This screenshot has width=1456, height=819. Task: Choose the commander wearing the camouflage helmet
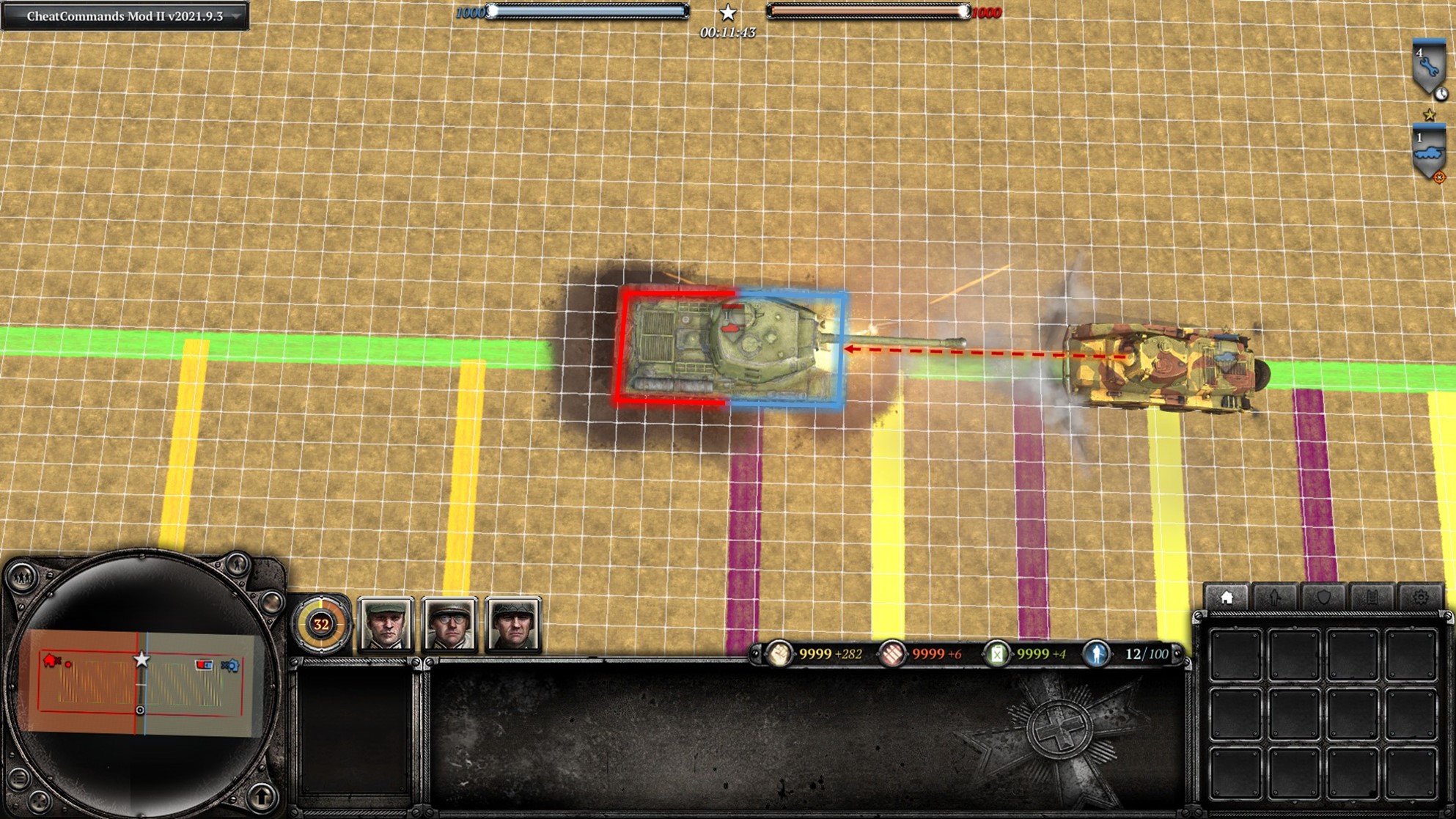(x=513, y=625)
